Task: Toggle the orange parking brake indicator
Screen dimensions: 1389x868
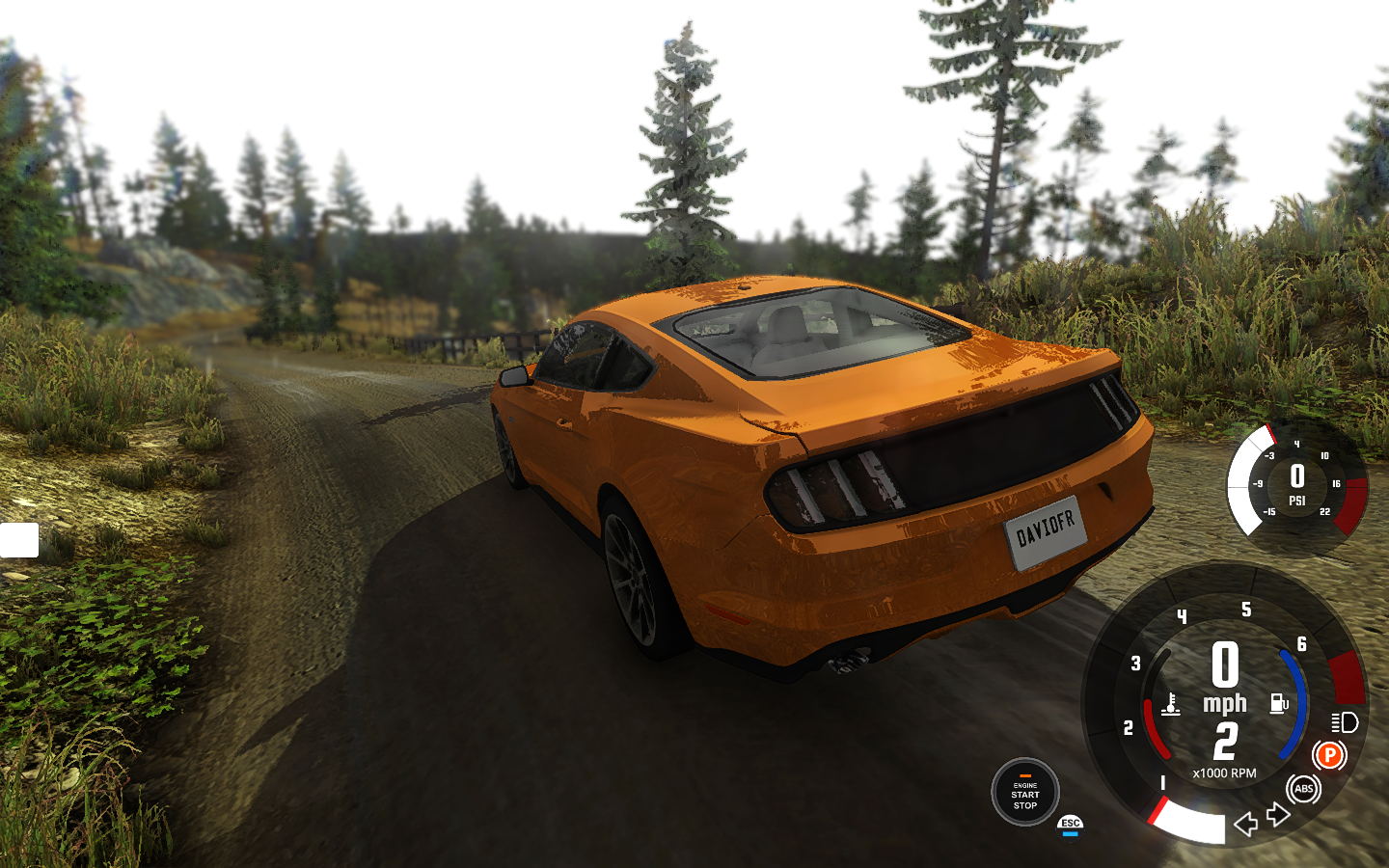Action: point(1329,755)
